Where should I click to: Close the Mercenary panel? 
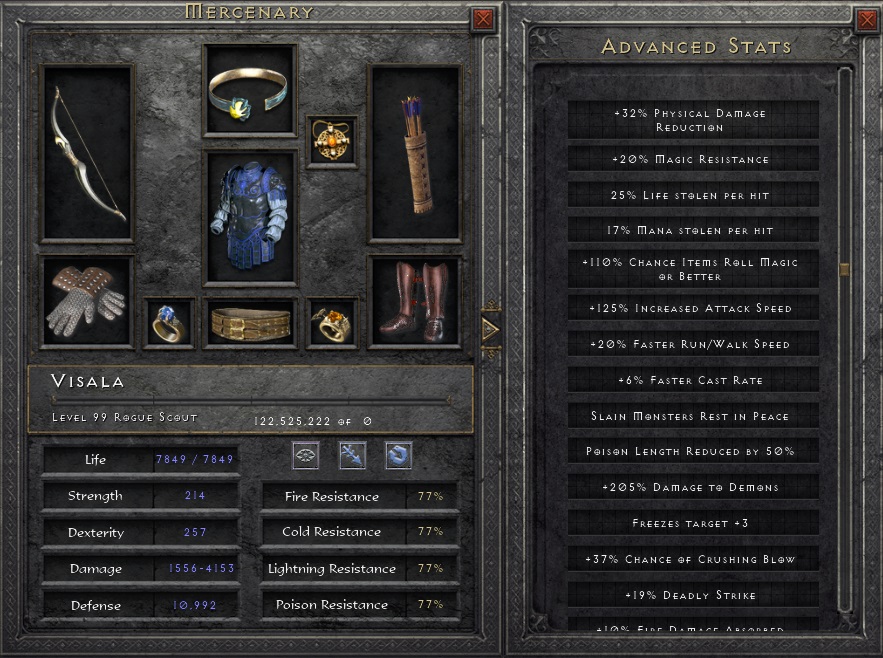(x=482, y=18)
